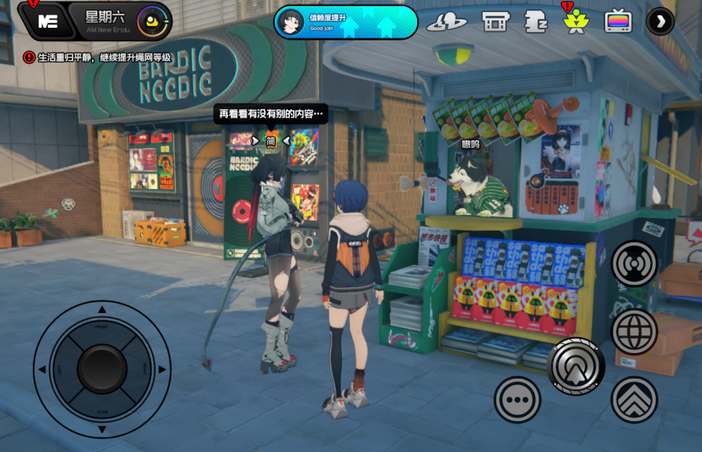Open the circular time-of-day clock icon
Viewport: 702px width, 452px height.
[x=153, y=19]
